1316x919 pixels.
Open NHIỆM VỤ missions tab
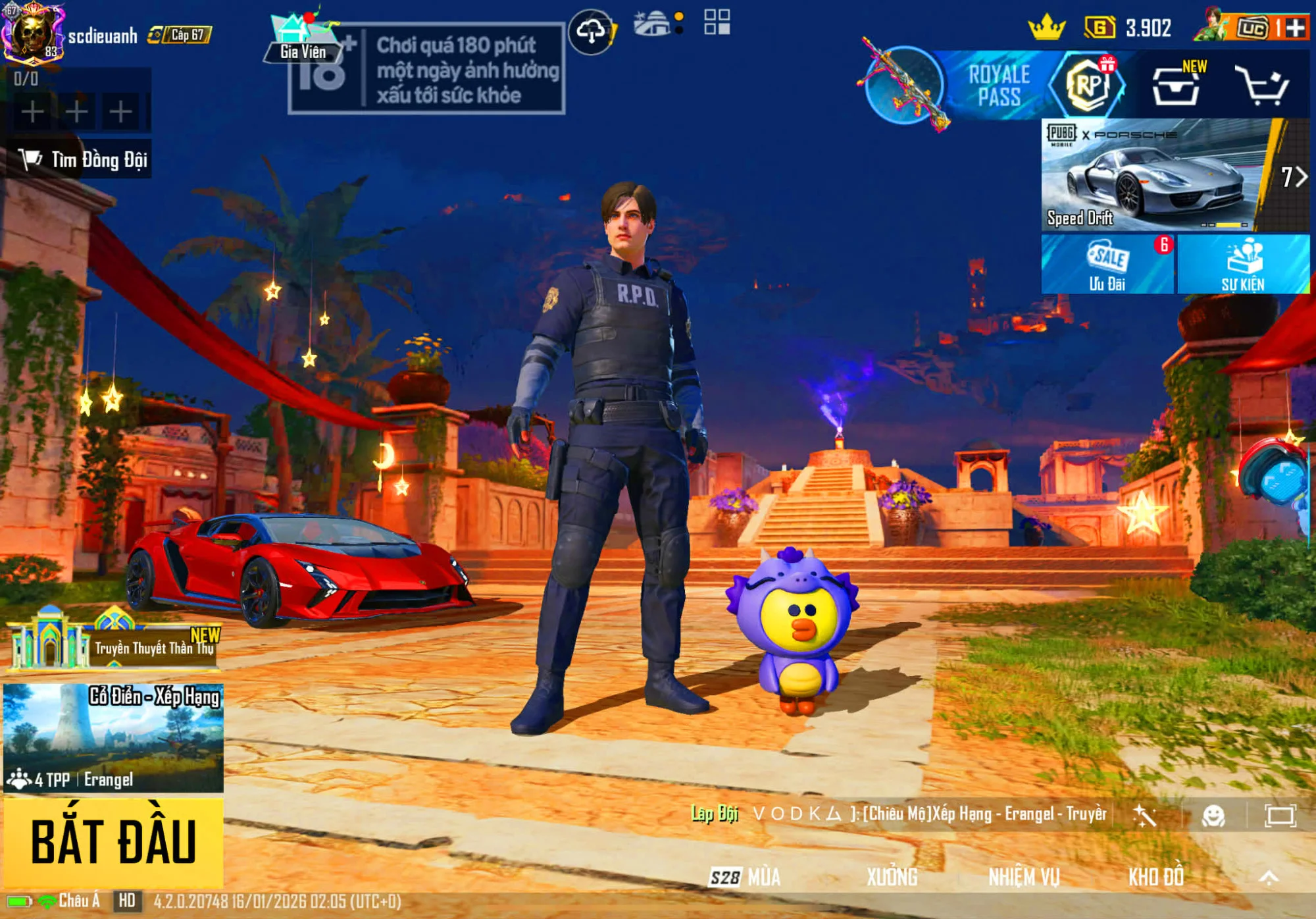(x=1024, y=877)
